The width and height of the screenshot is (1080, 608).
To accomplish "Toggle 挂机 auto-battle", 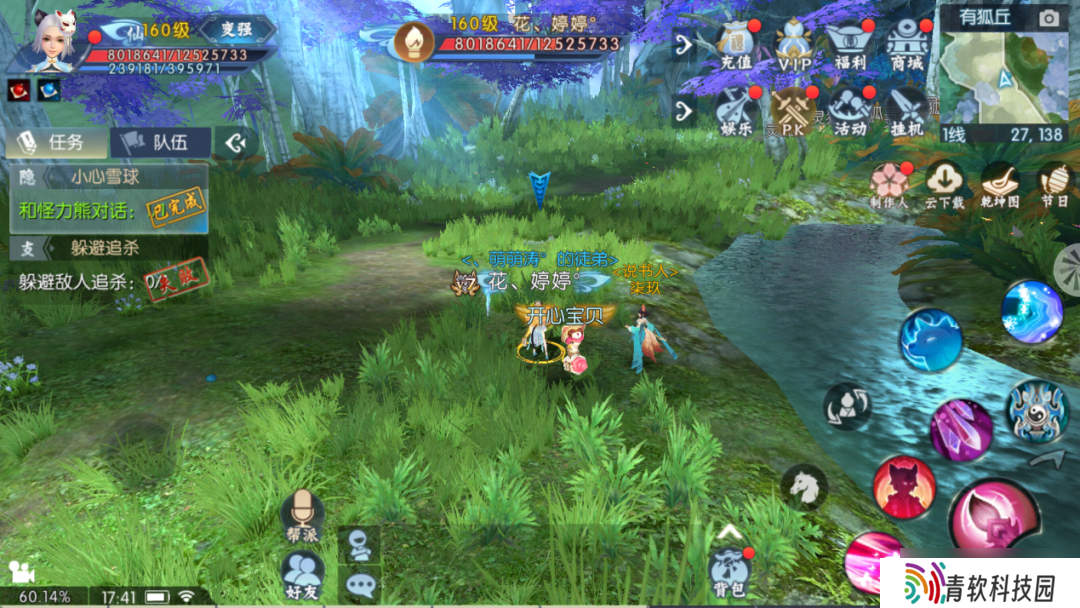I will 907,110.
